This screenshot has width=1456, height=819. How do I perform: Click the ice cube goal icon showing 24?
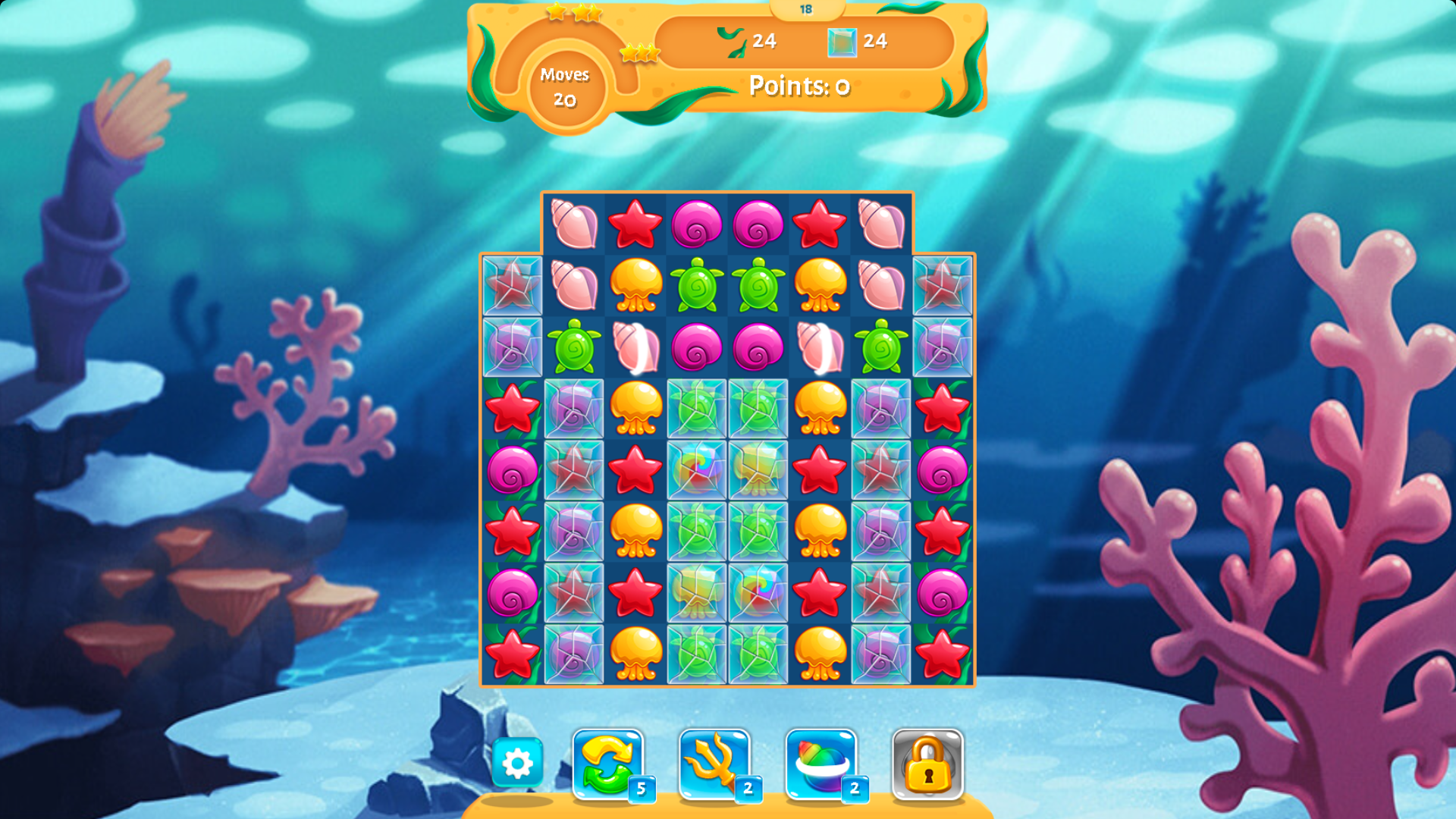842,42
